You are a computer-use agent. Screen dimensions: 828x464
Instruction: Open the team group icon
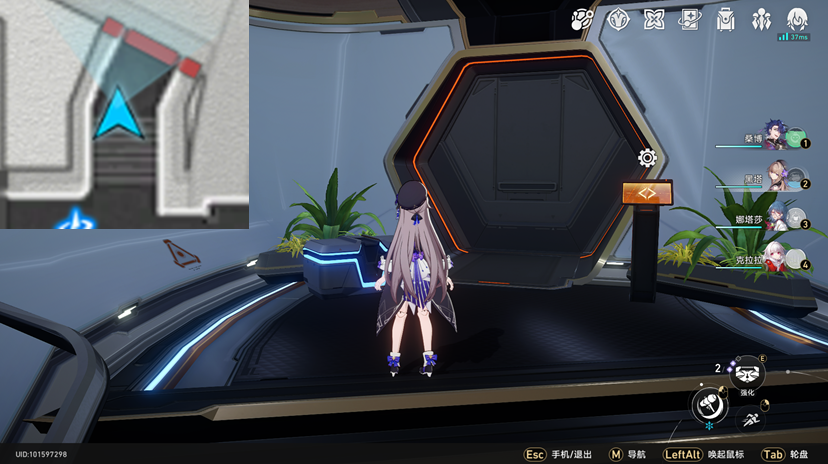point(762,19)
